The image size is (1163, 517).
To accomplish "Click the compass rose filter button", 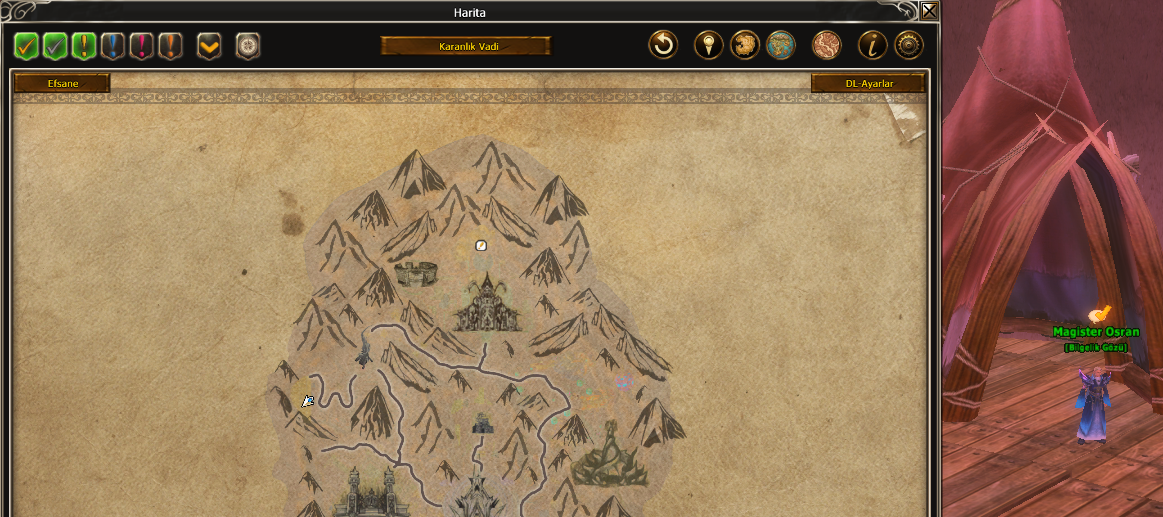I will click(x=247, y=46).
